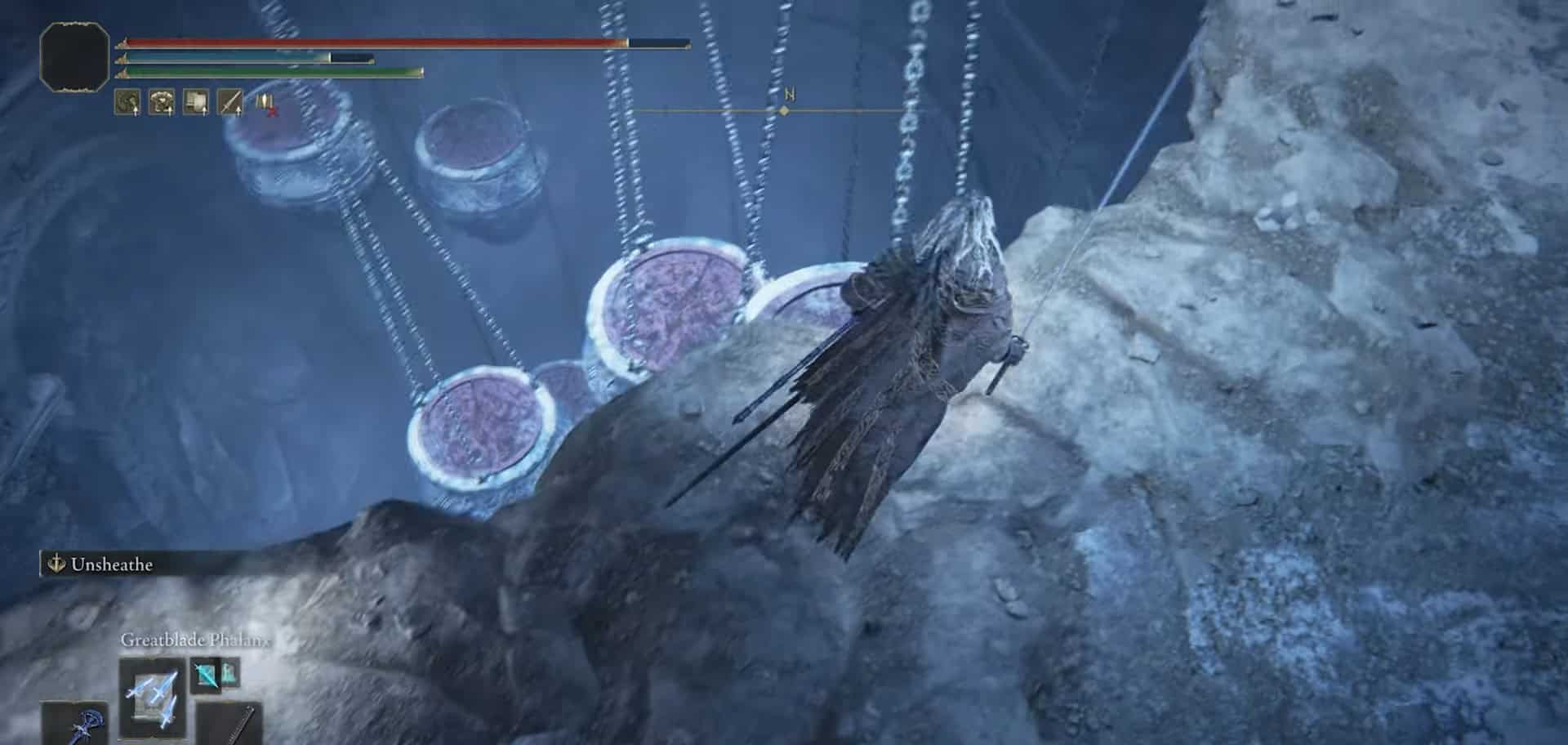Click the Unsheathe skill label

[110, 564]
